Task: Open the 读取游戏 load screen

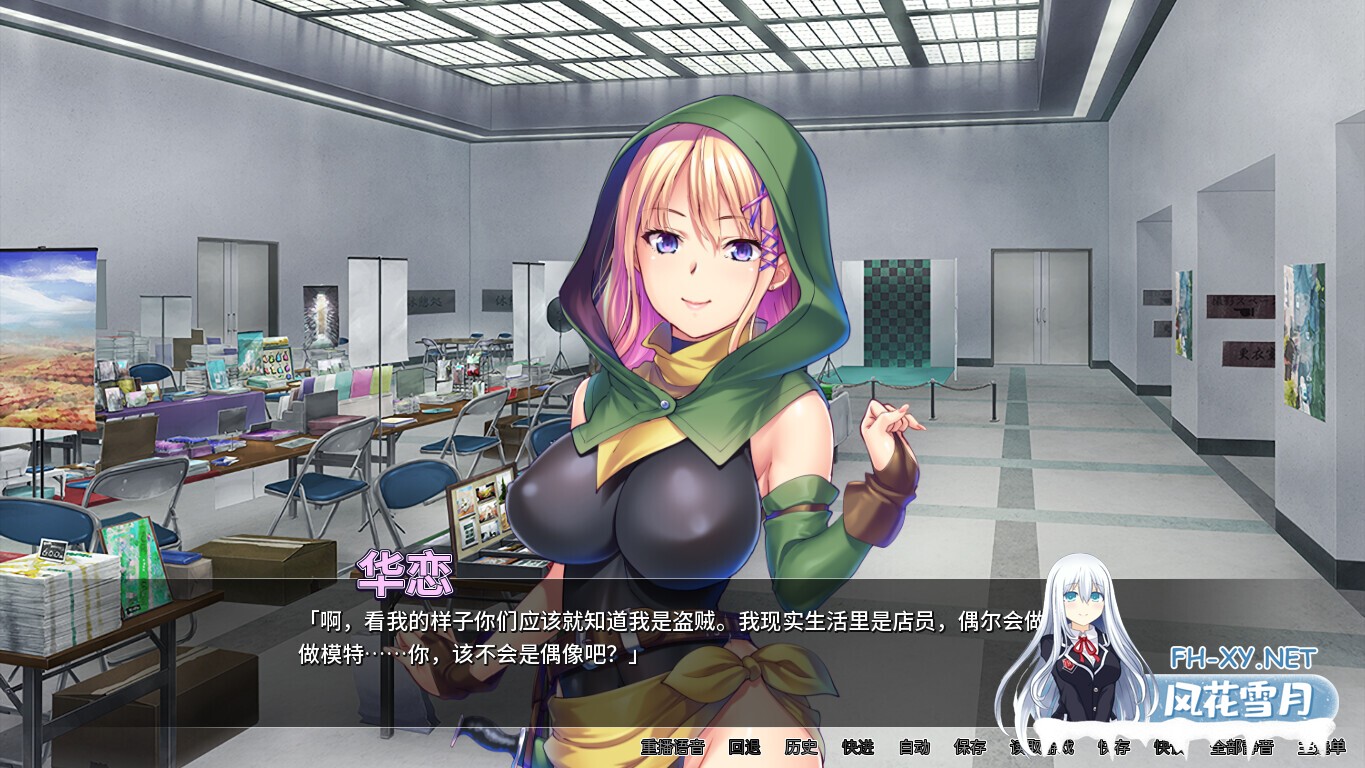Action: tap(1043, 747)
